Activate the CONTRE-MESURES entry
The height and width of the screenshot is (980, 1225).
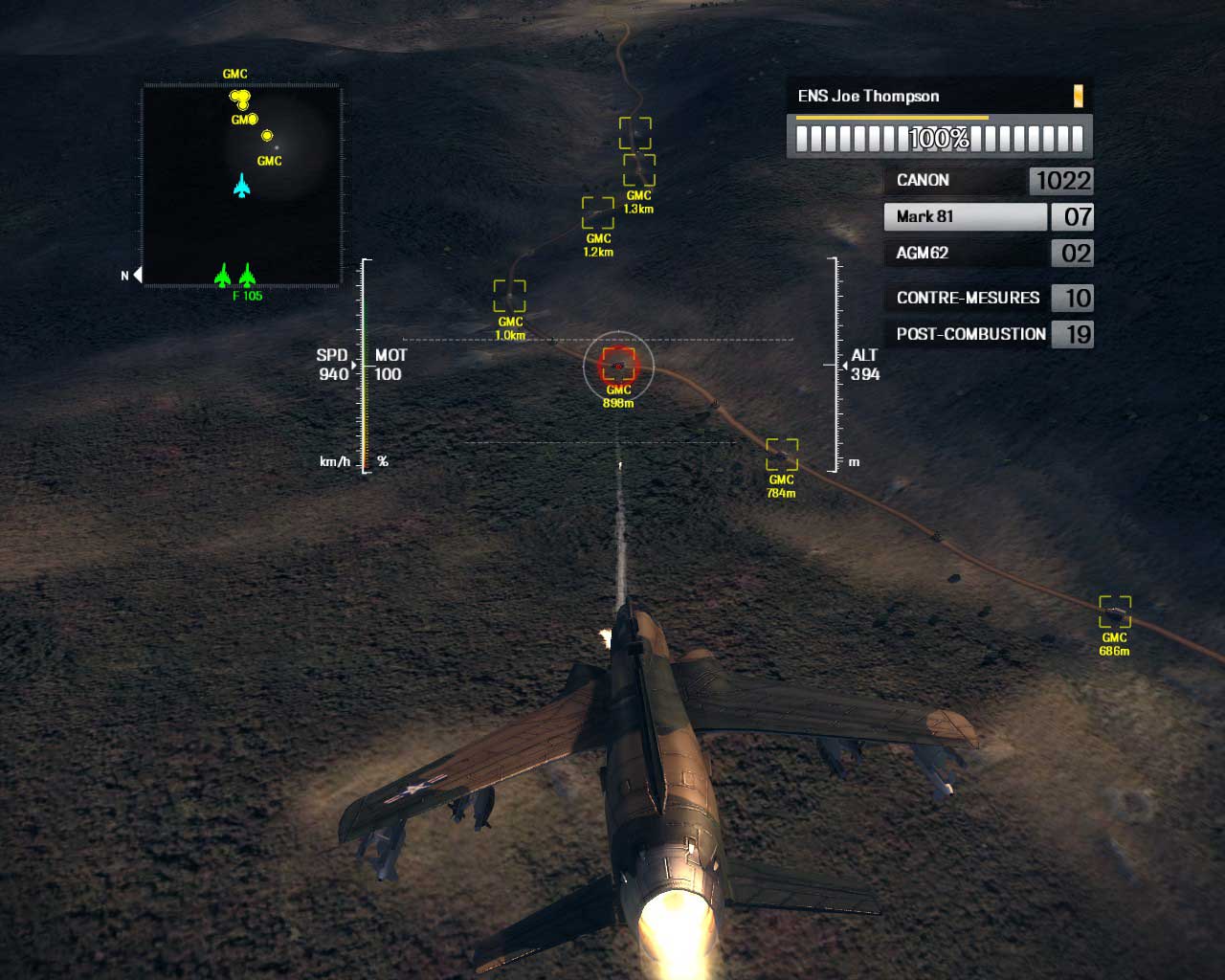click(987, 298)
